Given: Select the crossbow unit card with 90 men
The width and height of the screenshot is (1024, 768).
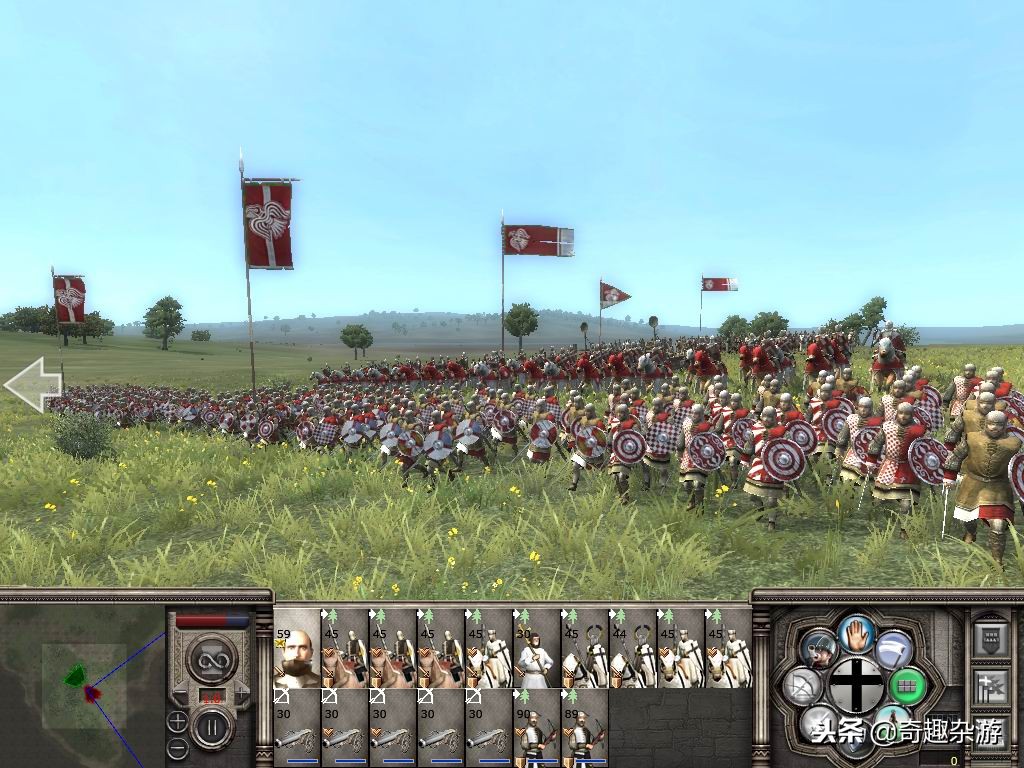Looking at the screenshot, I should [x=537, y=728].
